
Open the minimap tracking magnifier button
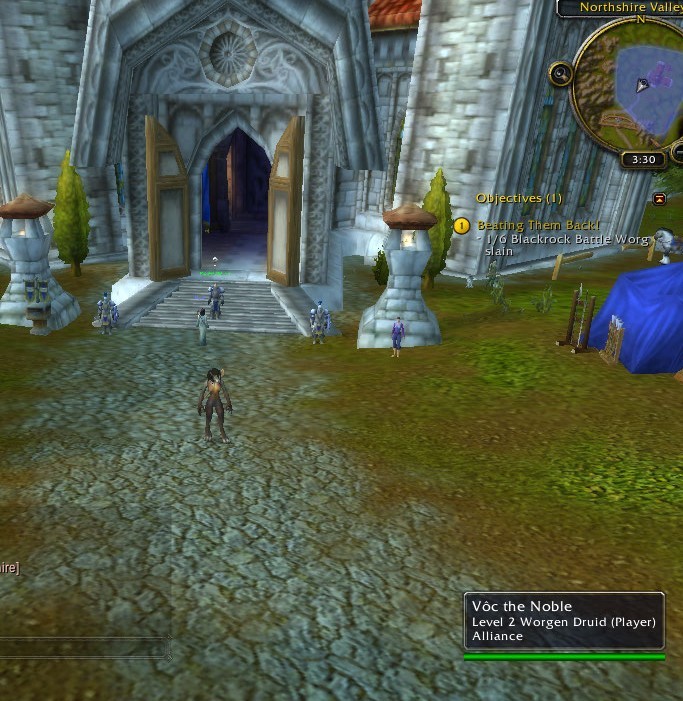[561, 73]
